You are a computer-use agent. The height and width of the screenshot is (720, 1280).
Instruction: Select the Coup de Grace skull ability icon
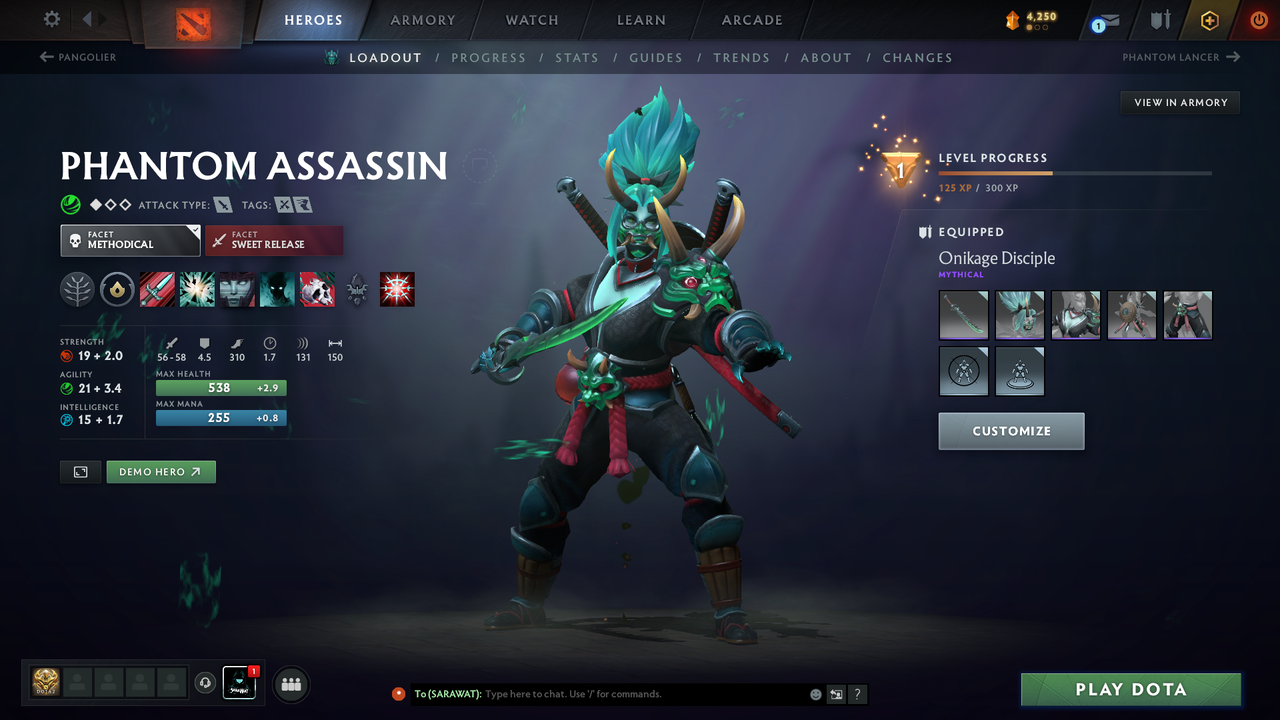point(317,289)
